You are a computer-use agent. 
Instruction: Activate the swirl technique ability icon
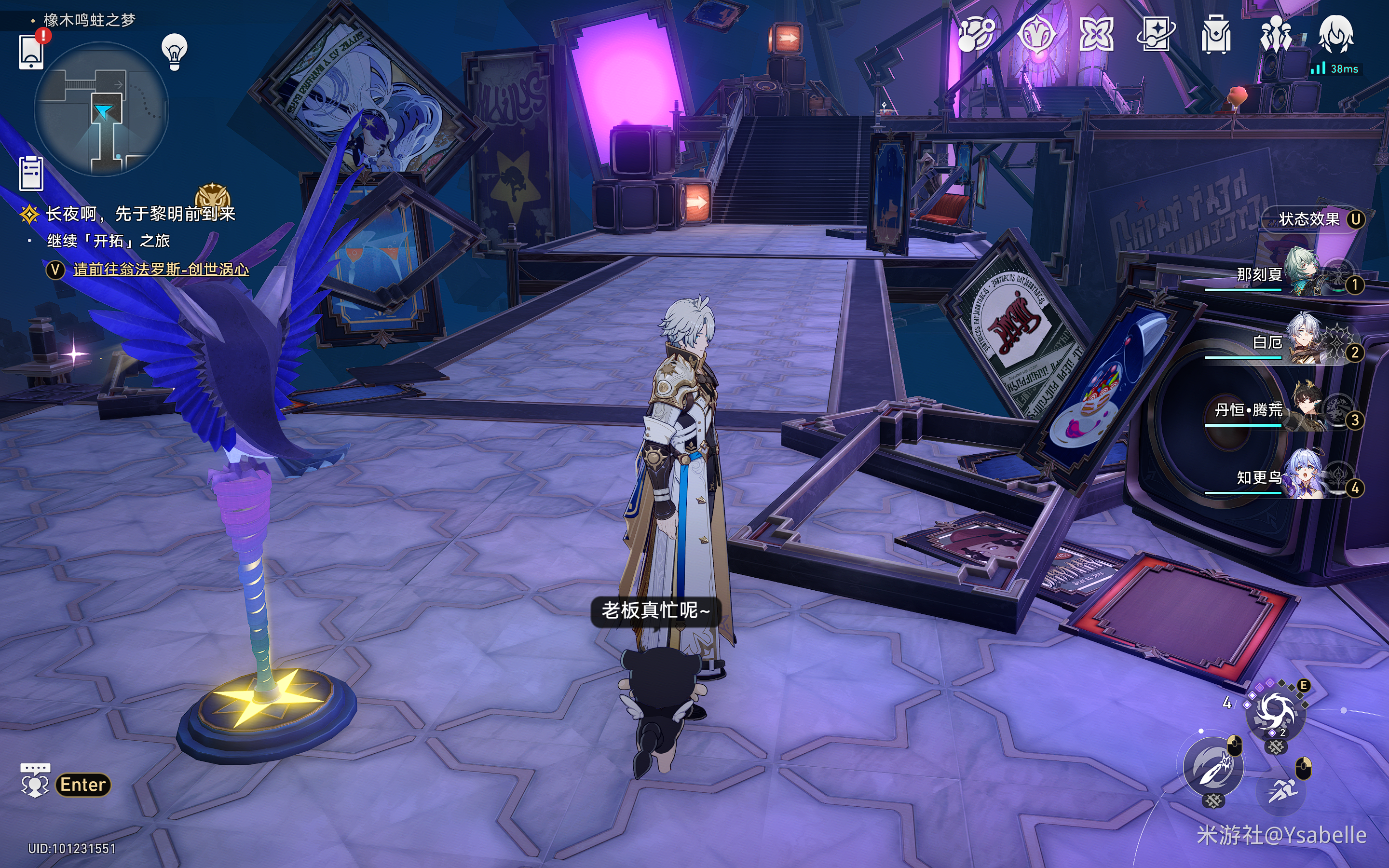click(x=1275, y=712)
